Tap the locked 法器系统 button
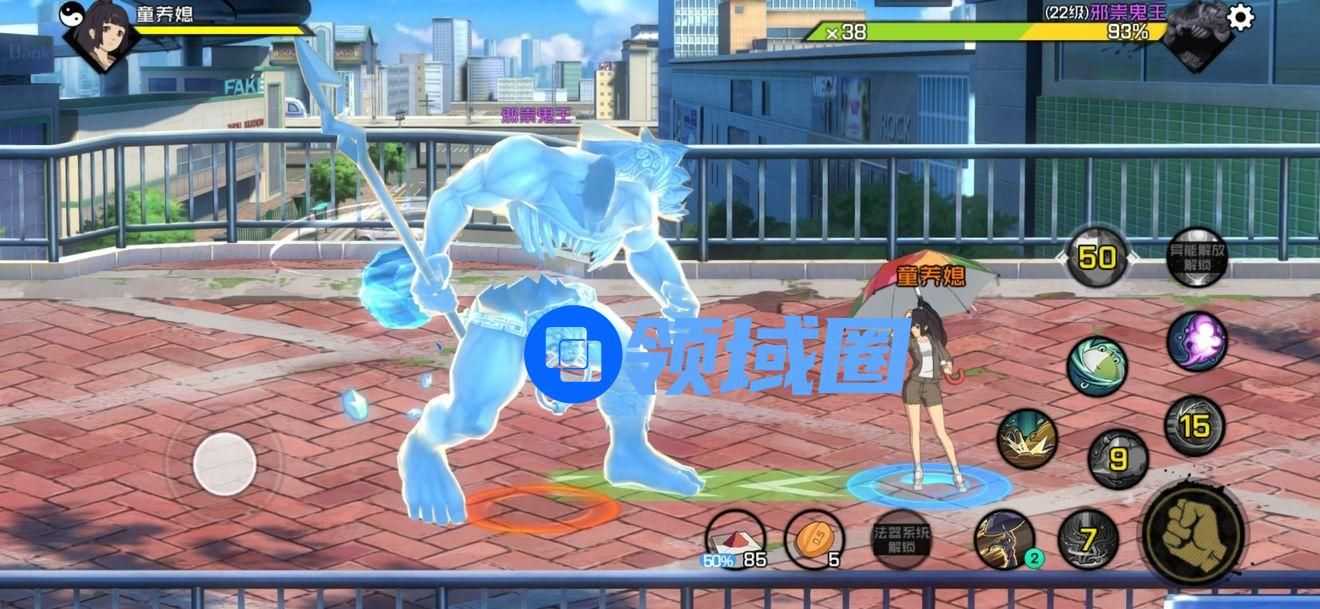This screenshot has height=609, width=1320. [901, 540]
